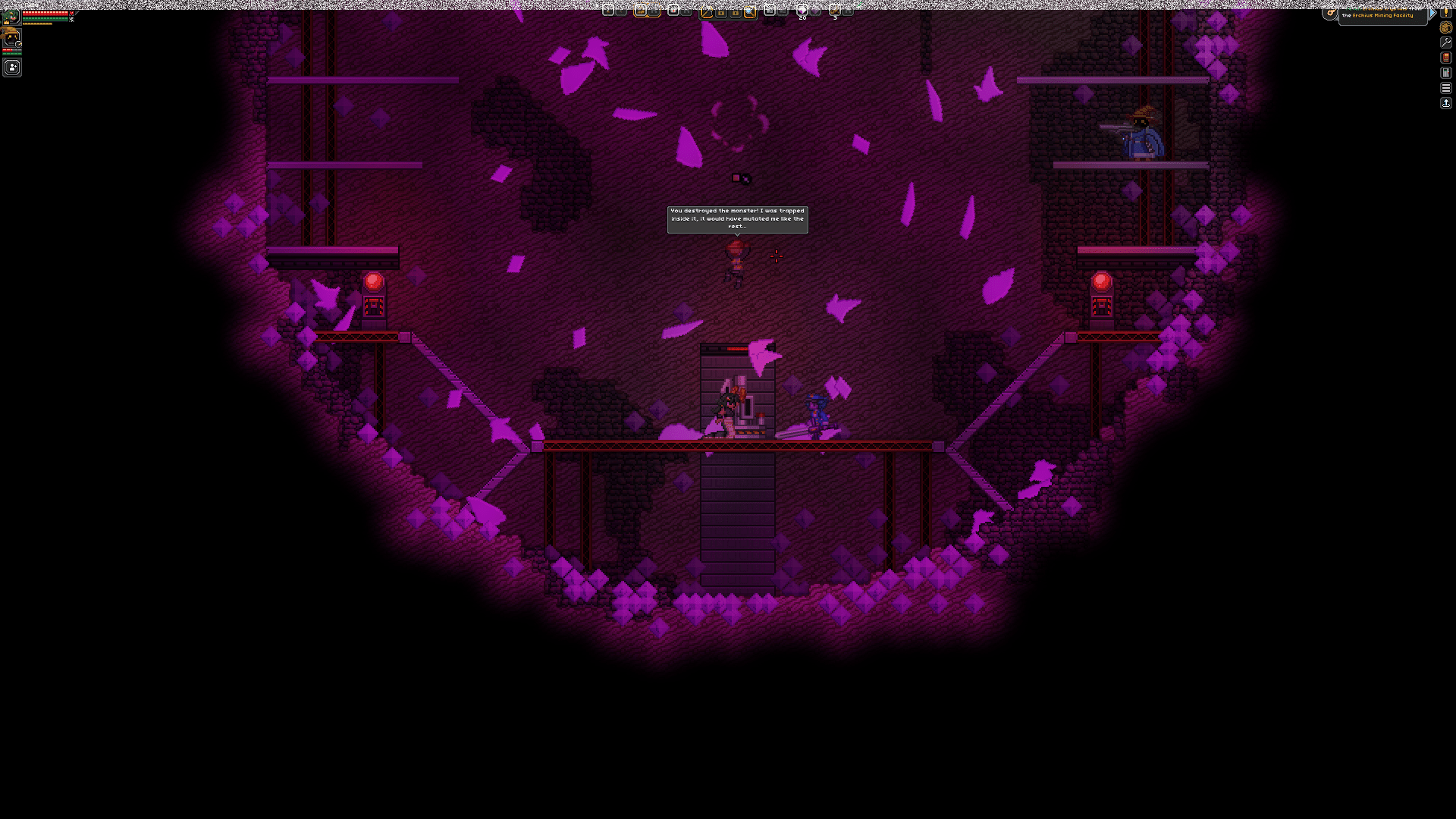The width and height of the screenshot is (1456, 819).
Task: Click the blue quest tracker arrow
Action: [1432, 13]
